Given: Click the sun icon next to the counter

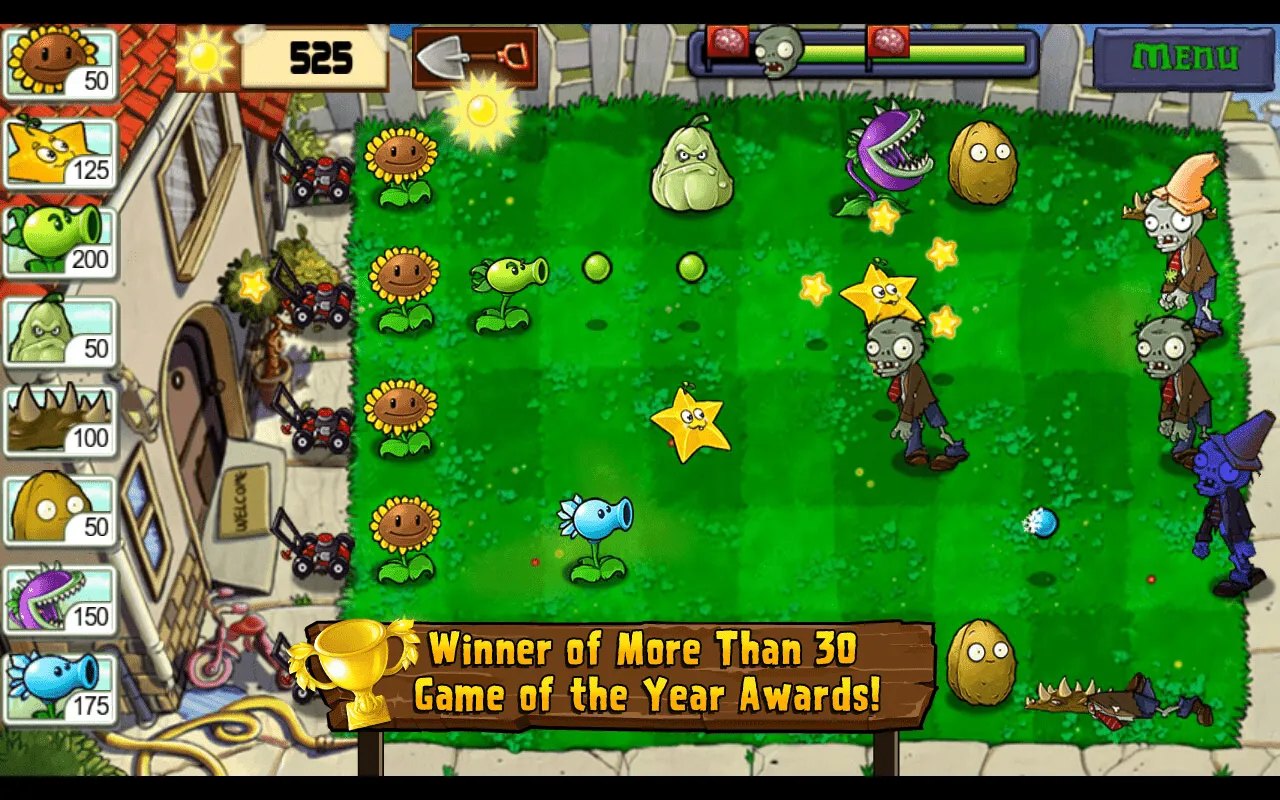Looking at the screenshot, I should 207,57.
